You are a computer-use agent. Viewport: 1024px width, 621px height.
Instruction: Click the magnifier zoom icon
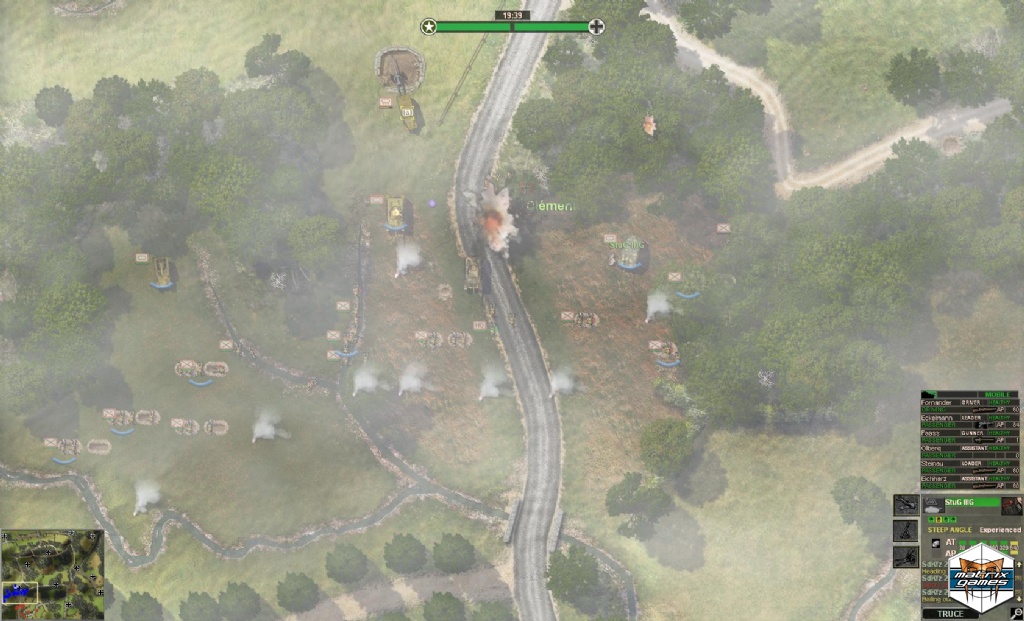pos(1016,613)
